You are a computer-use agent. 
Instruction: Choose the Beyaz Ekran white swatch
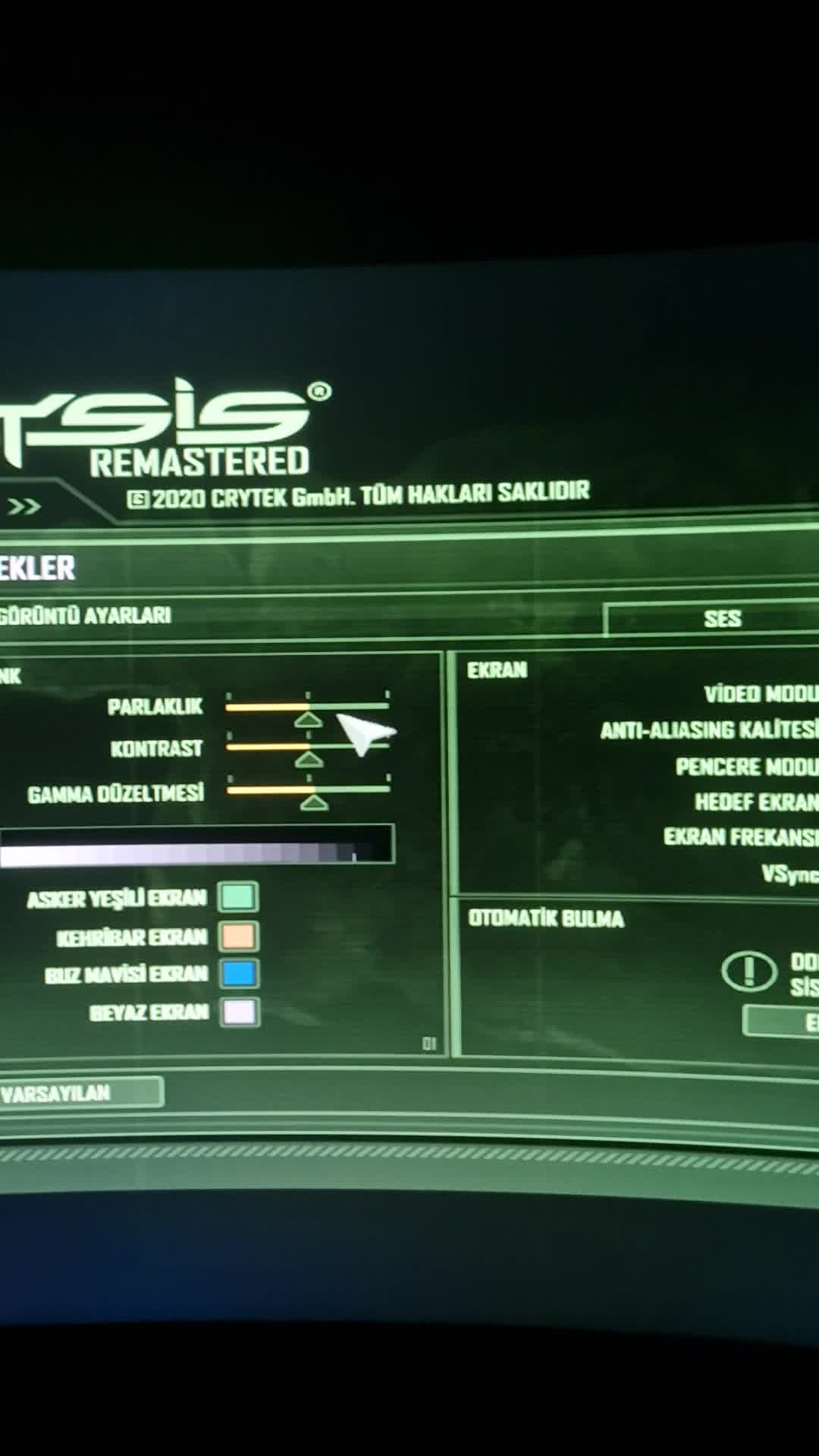pyautogui.click(x=240, y=1012)
